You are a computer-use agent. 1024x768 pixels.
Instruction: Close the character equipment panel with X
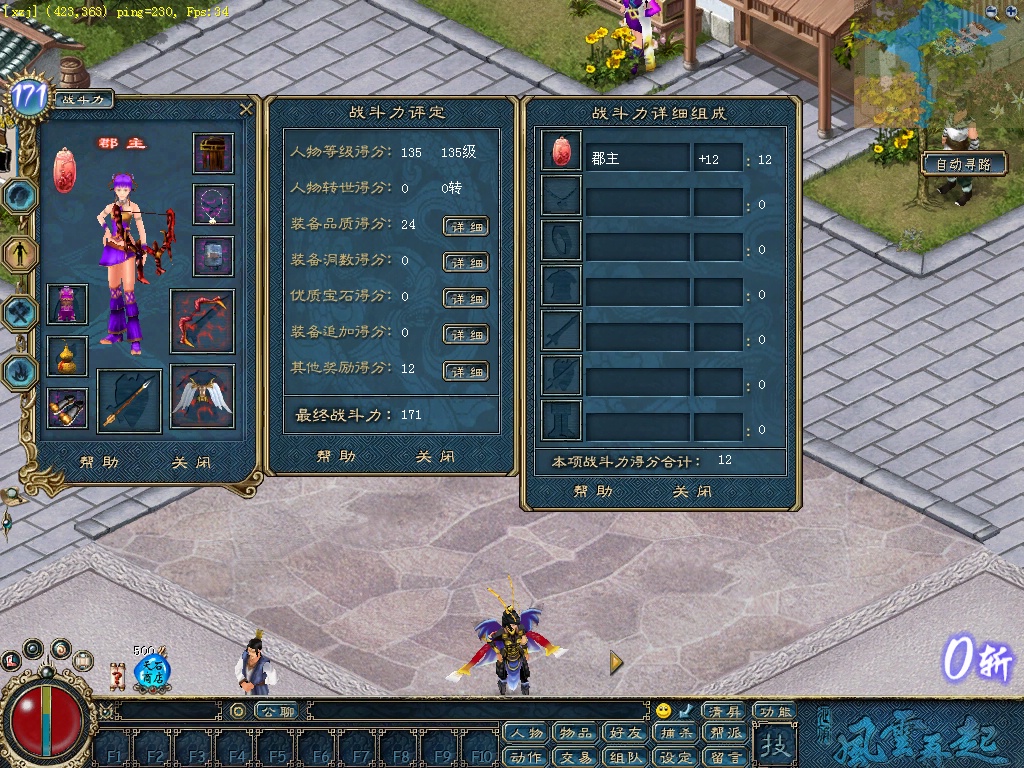click(246, 109)
